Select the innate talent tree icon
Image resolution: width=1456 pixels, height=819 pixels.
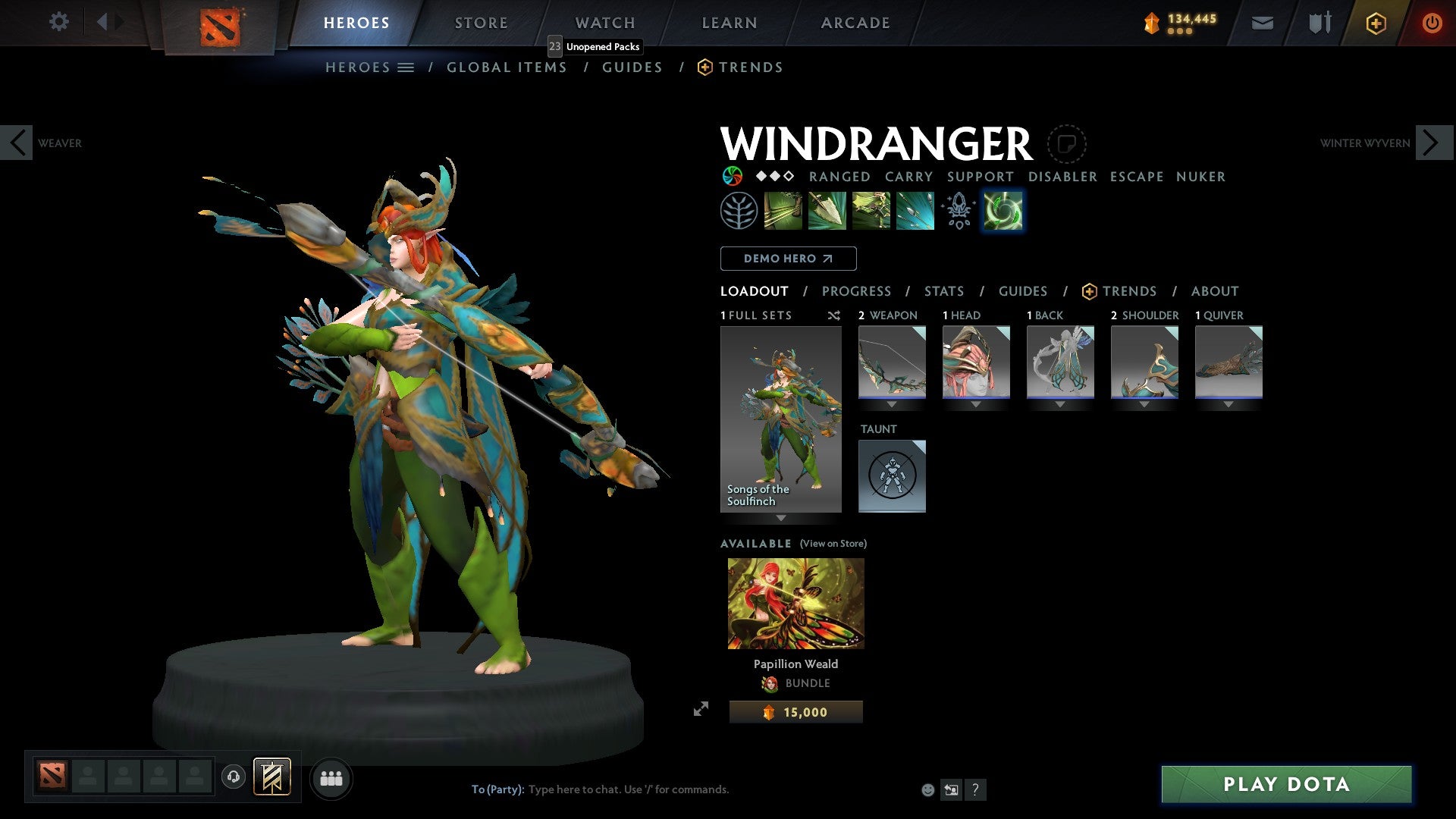[739, 211]
